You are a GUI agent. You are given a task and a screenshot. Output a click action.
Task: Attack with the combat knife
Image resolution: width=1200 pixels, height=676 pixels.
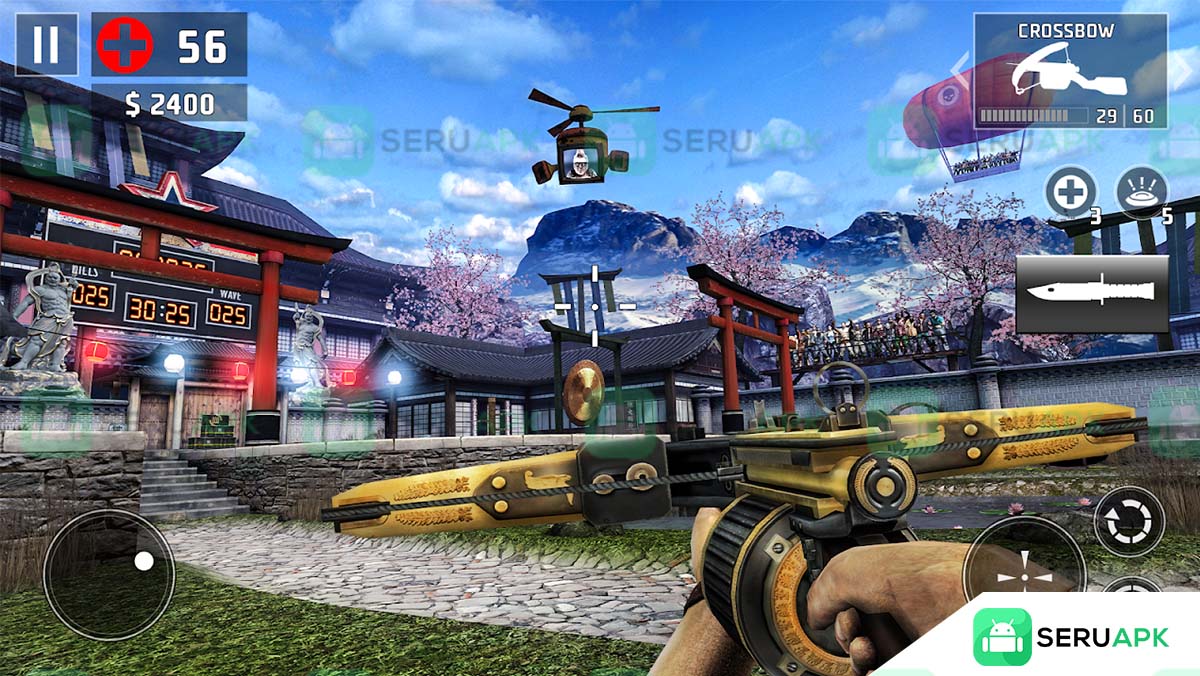point(1092,294)
